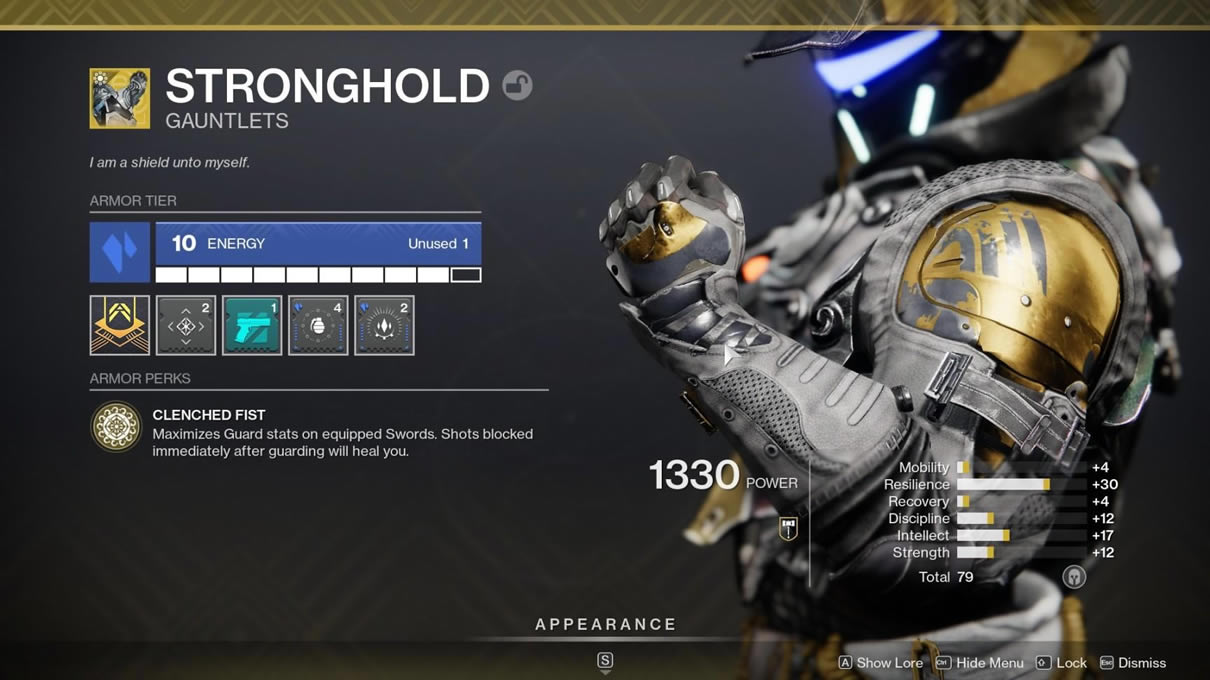Dismiss the item details screen

(x=1132, y=663)
